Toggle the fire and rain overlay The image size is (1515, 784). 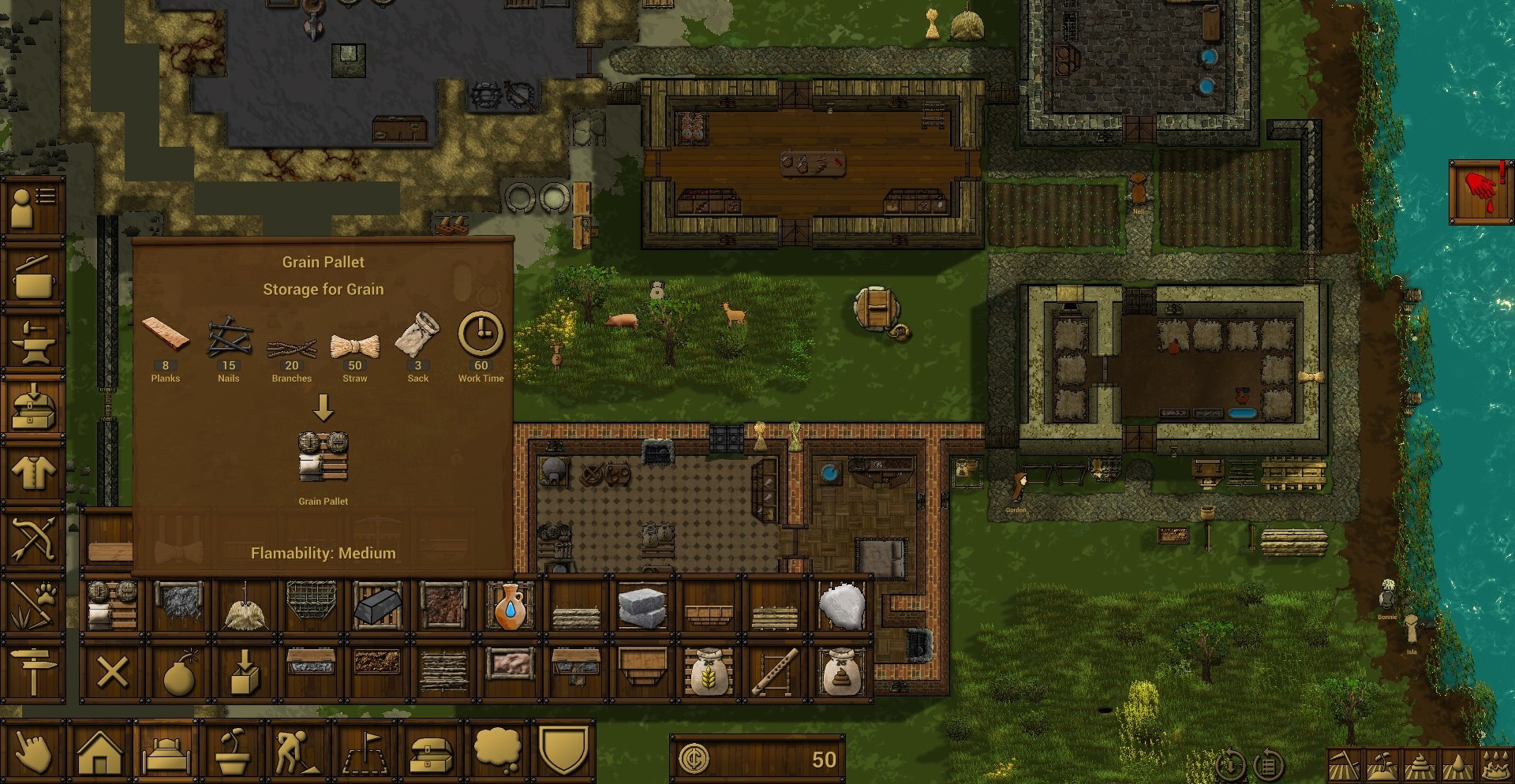point(1495,764)
